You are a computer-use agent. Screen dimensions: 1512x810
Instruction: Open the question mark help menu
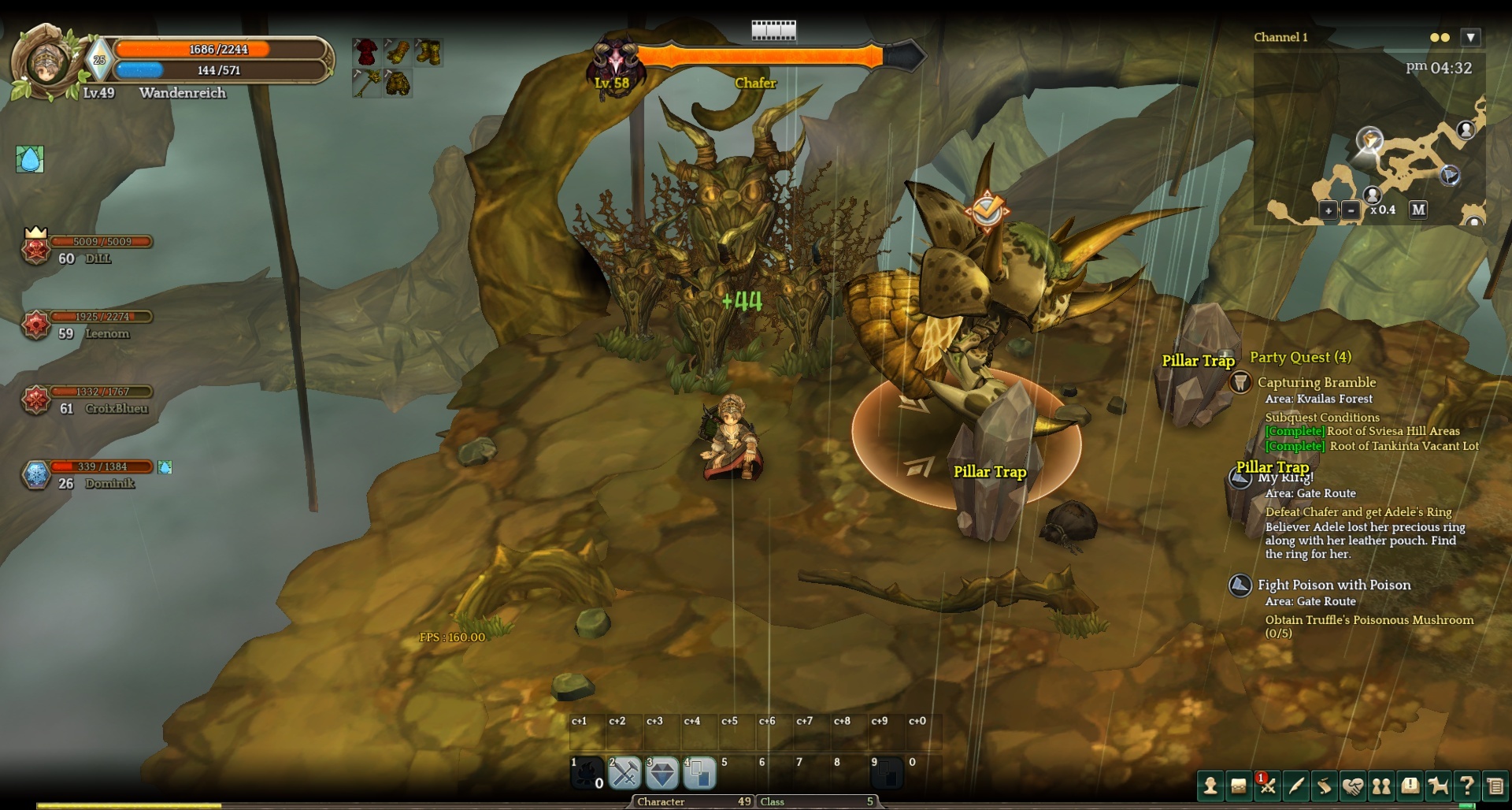tap(1466, 786)
